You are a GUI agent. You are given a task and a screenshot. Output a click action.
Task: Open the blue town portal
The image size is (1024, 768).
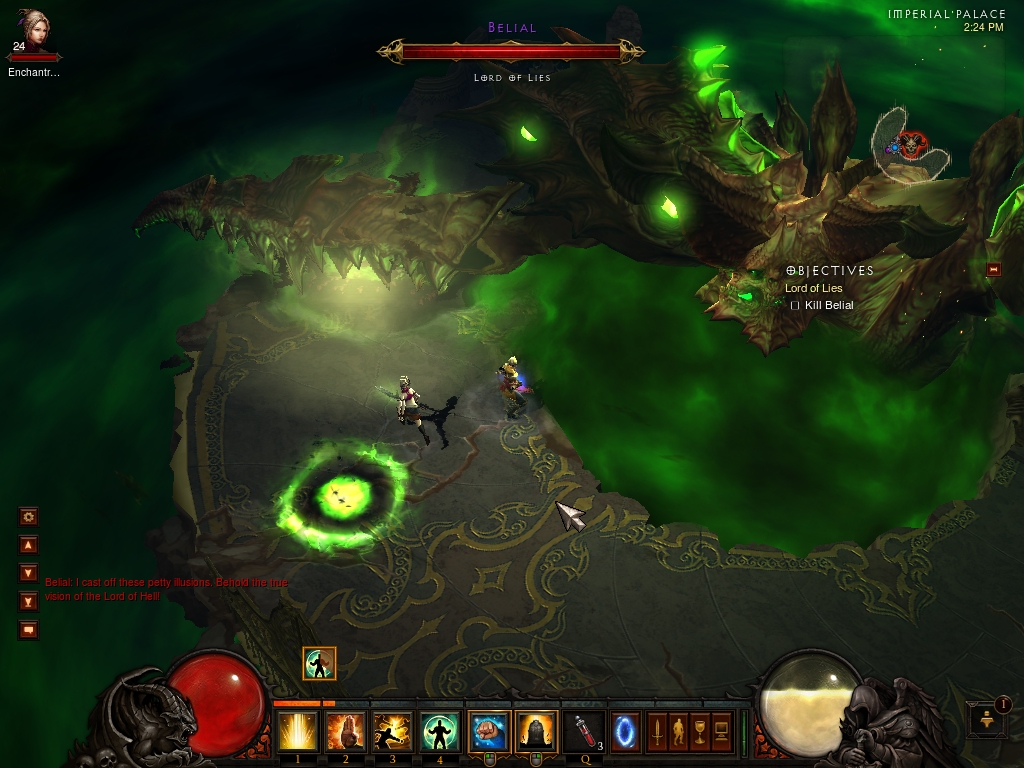626,731
